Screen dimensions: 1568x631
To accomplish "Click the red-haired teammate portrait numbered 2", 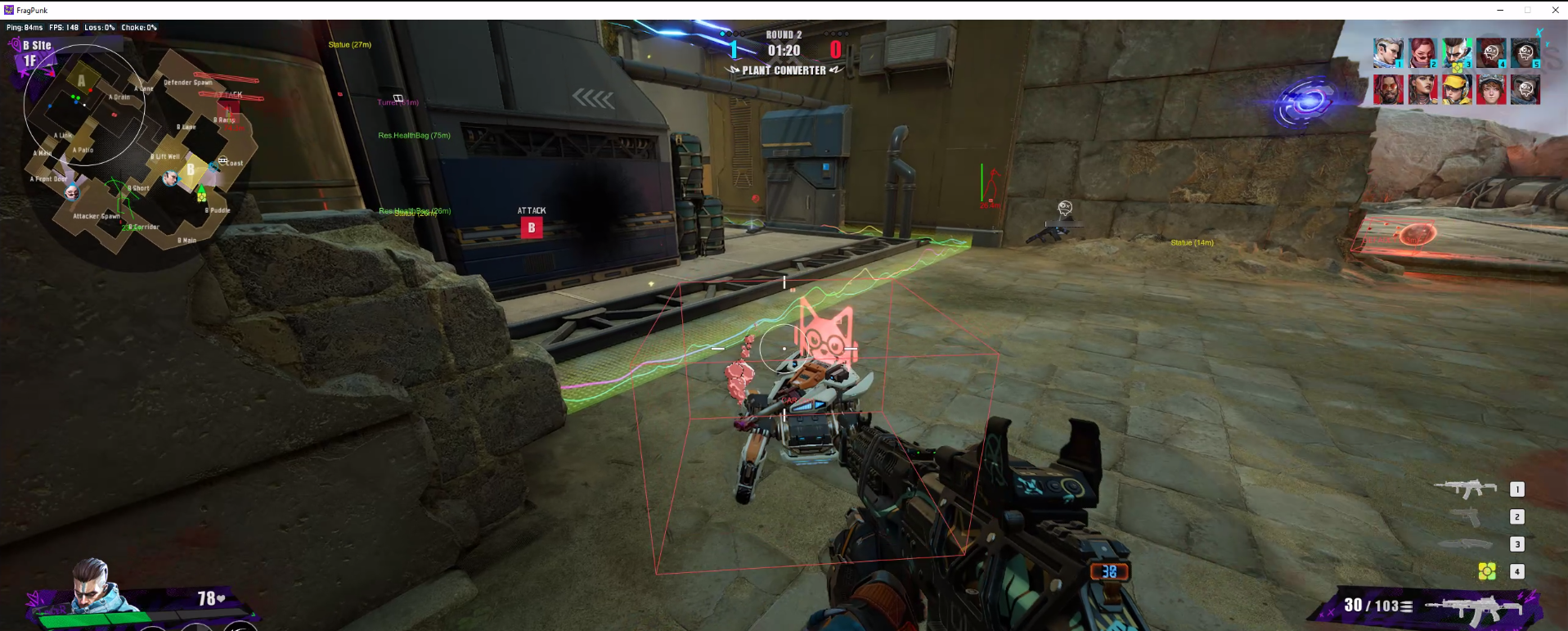I will click(x=1422, y=53).
